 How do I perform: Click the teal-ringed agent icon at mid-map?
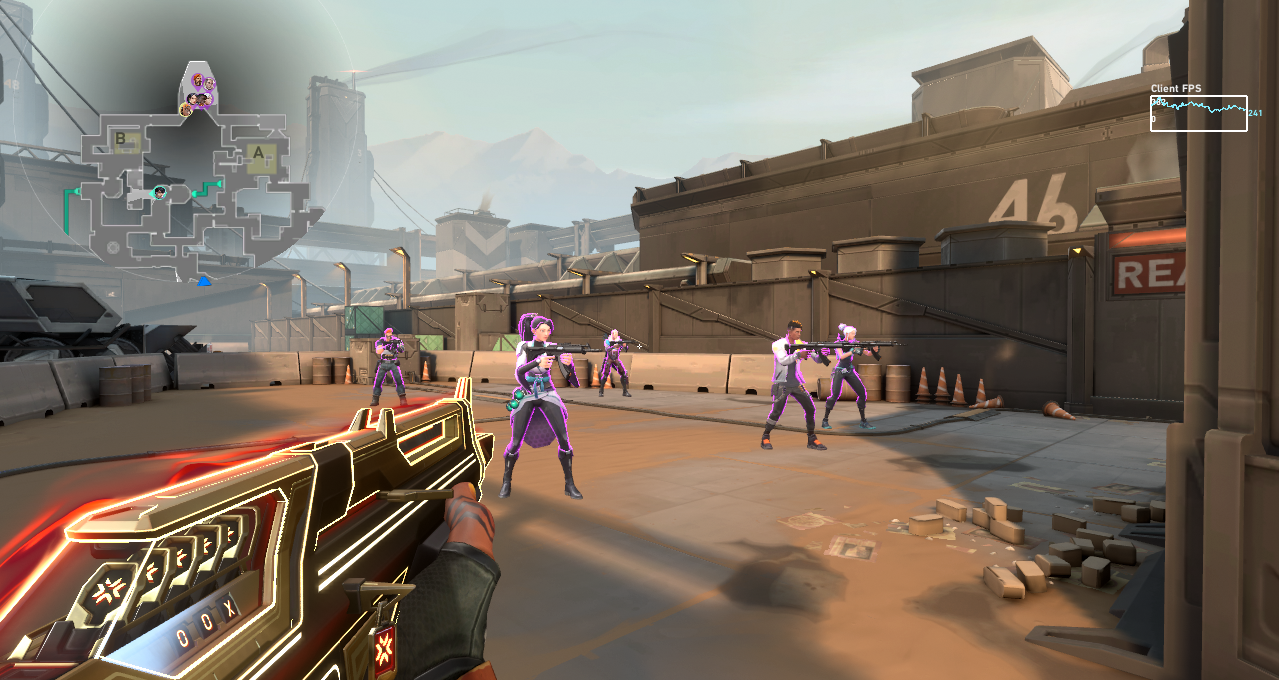pyautogui.click(x=159, y=192)
